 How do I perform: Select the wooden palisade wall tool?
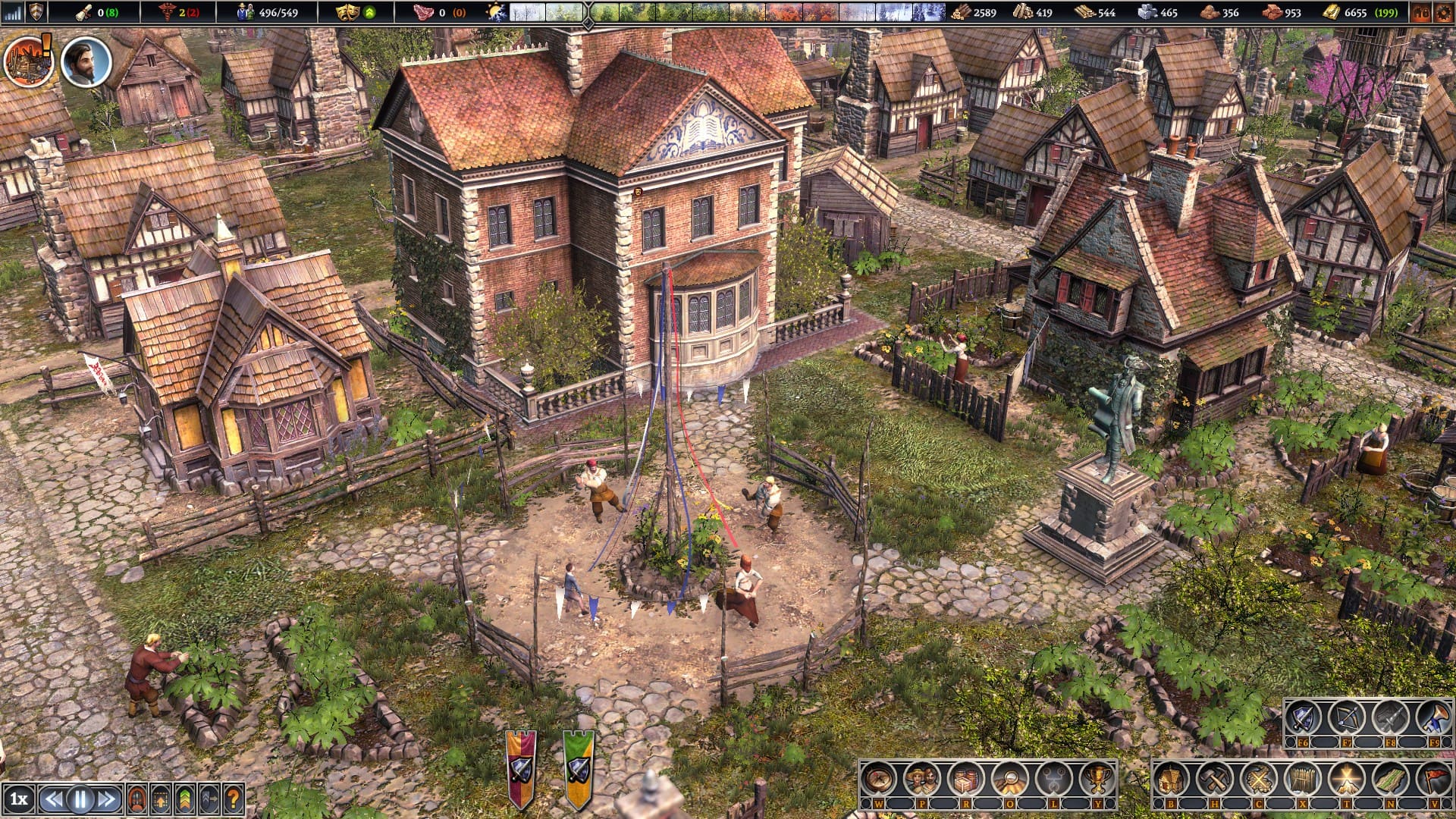(x=1303, y=780)
